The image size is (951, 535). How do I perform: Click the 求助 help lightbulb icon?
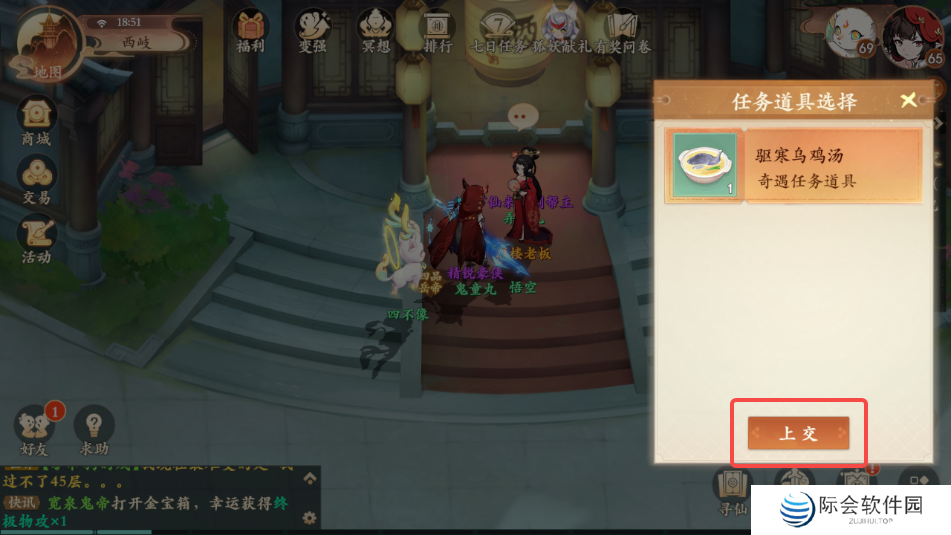tap(94, 430)
